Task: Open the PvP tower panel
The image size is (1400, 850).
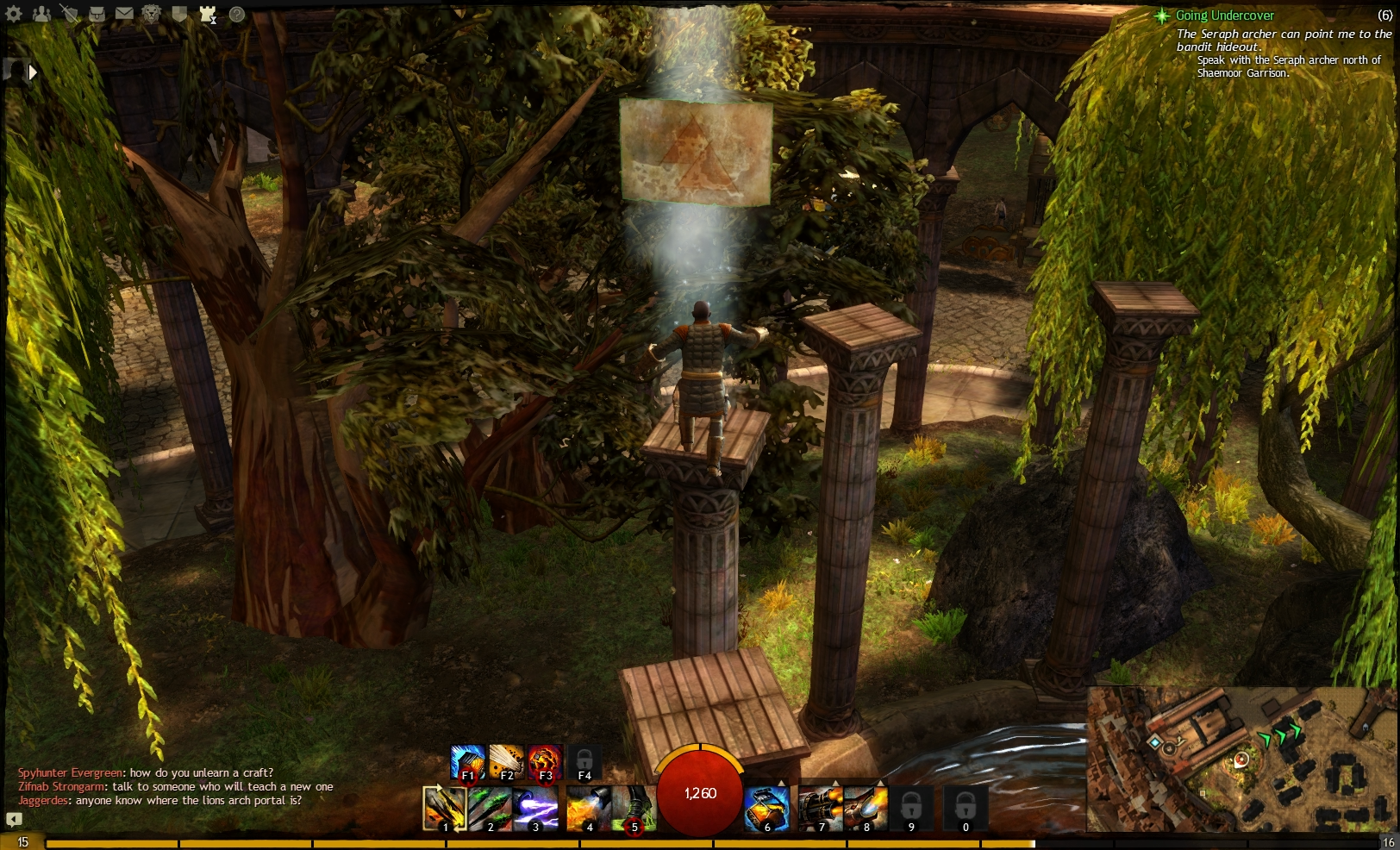Action: click(207, 15)
